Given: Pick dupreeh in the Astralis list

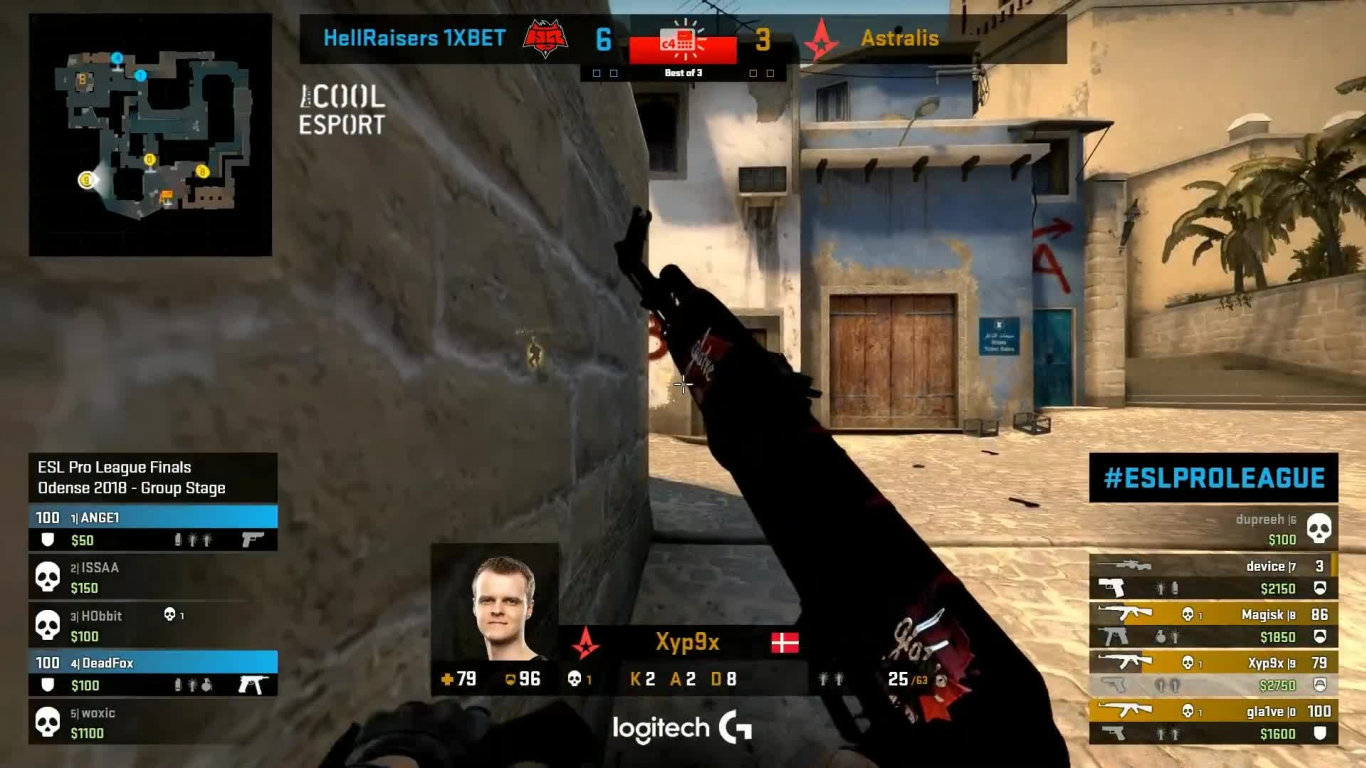Looking at the screenshot, I should [x=1213, y=529].
